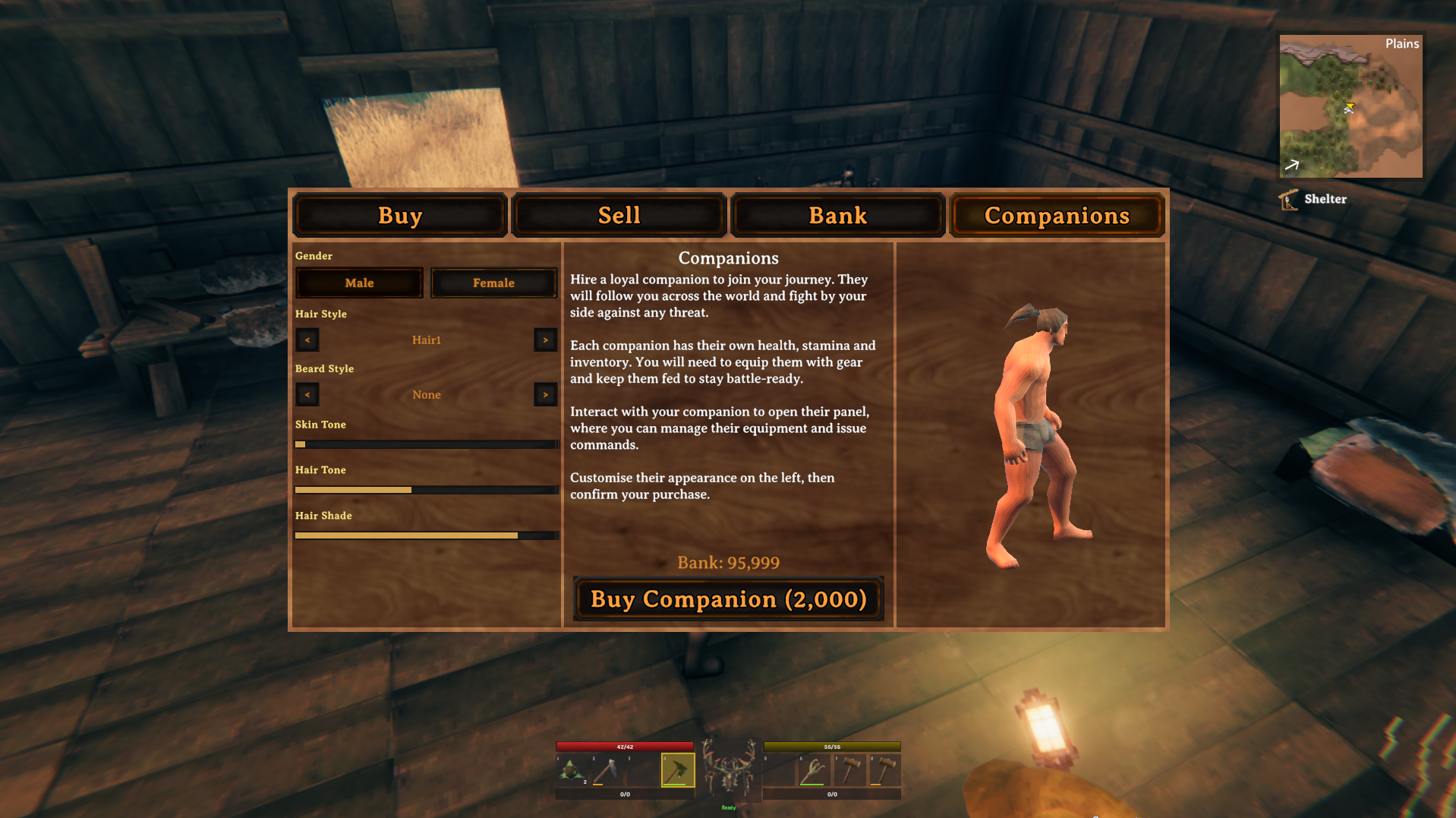Switch to the Buy tab
The width and height of the screenshot is (1456, 818).
tap(400, 215)
